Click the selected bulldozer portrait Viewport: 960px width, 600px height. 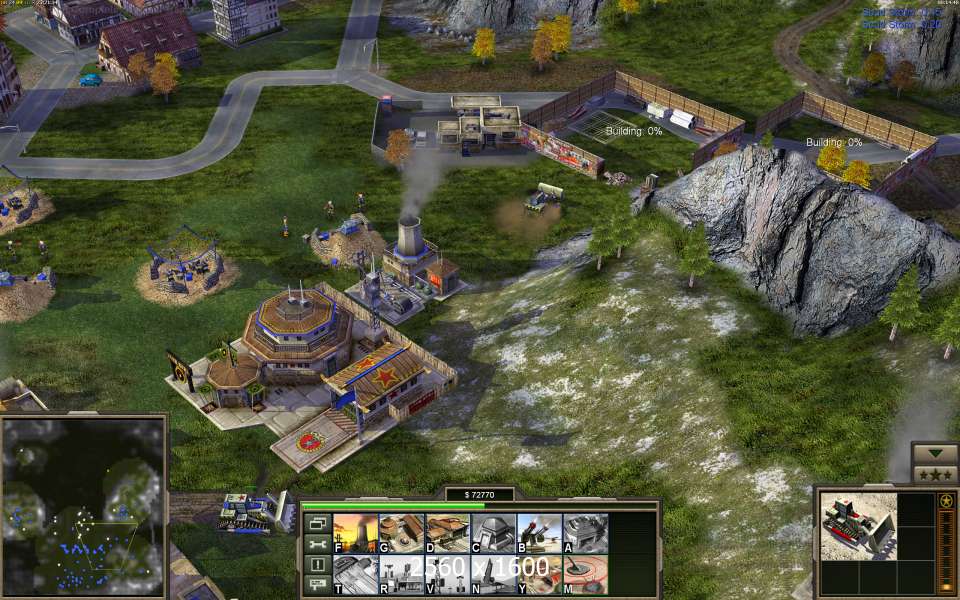(856, 524)
